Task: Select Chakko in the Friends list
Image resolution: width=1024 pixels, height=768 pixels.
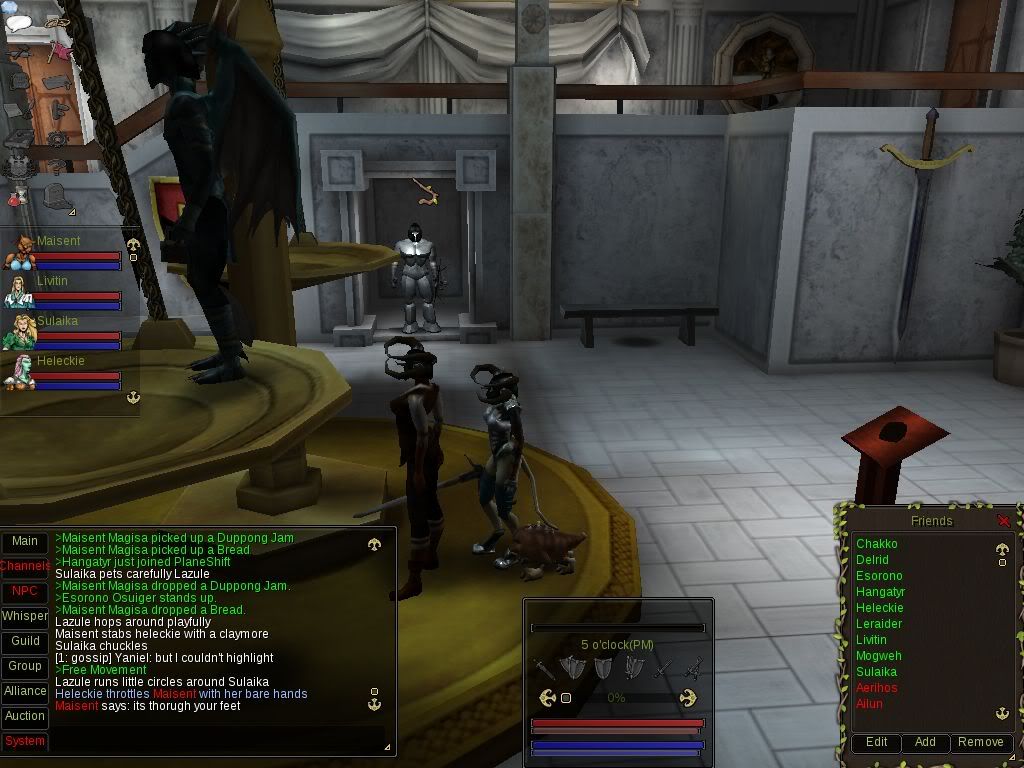Action: click(x=877, y=544)
